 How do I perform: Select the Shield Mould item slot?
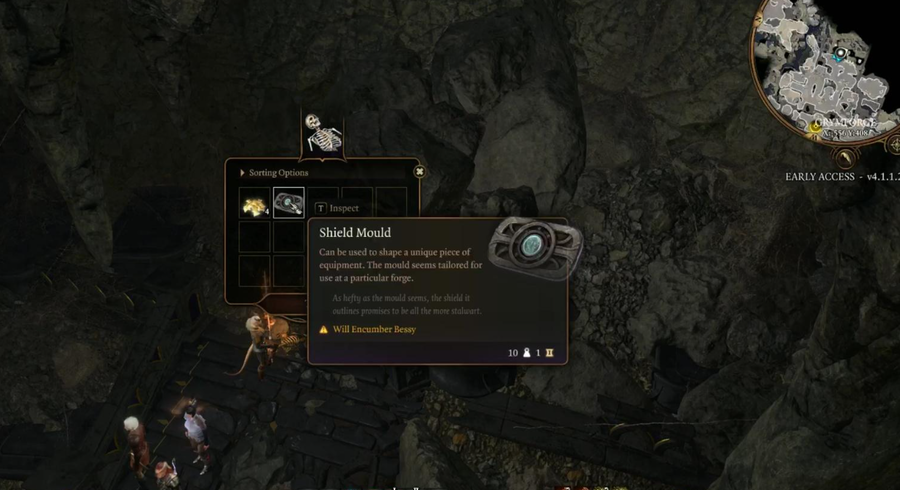(289, 203)
